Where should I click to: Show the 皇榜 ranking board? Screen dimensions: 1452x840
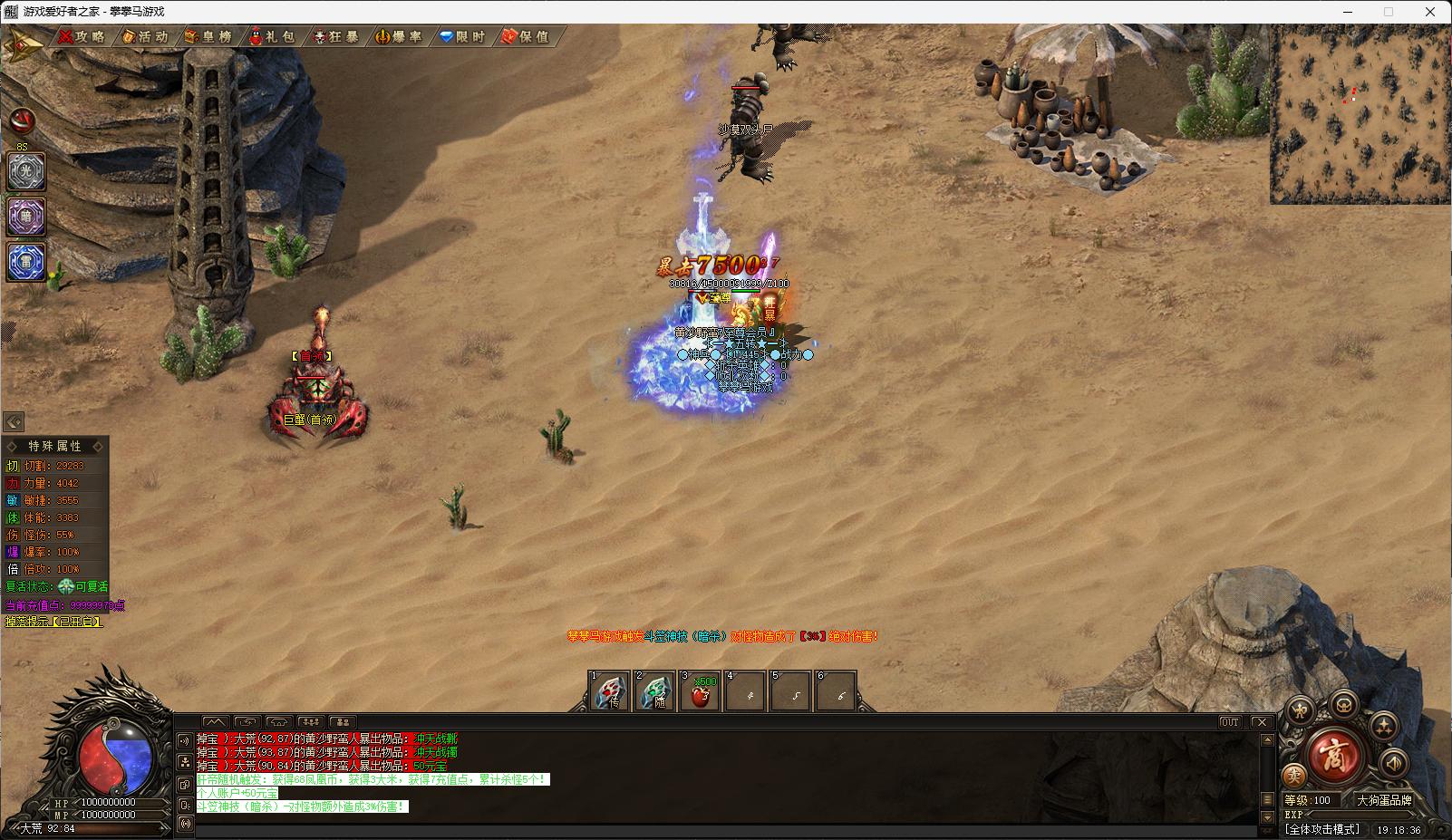[208, 37]
